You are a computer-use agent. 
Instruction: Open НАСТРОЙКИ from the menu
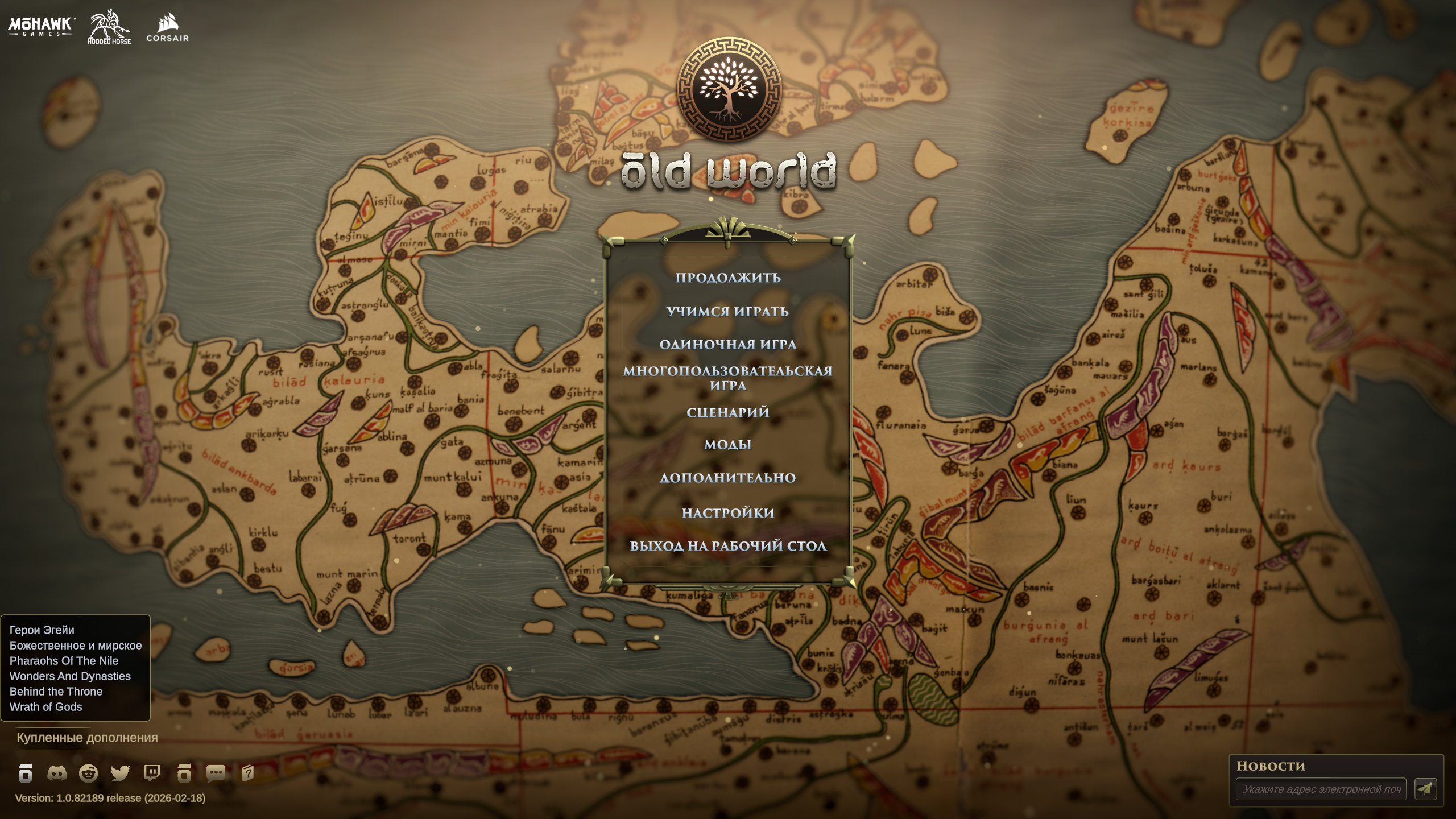click(x=728, y=512)
